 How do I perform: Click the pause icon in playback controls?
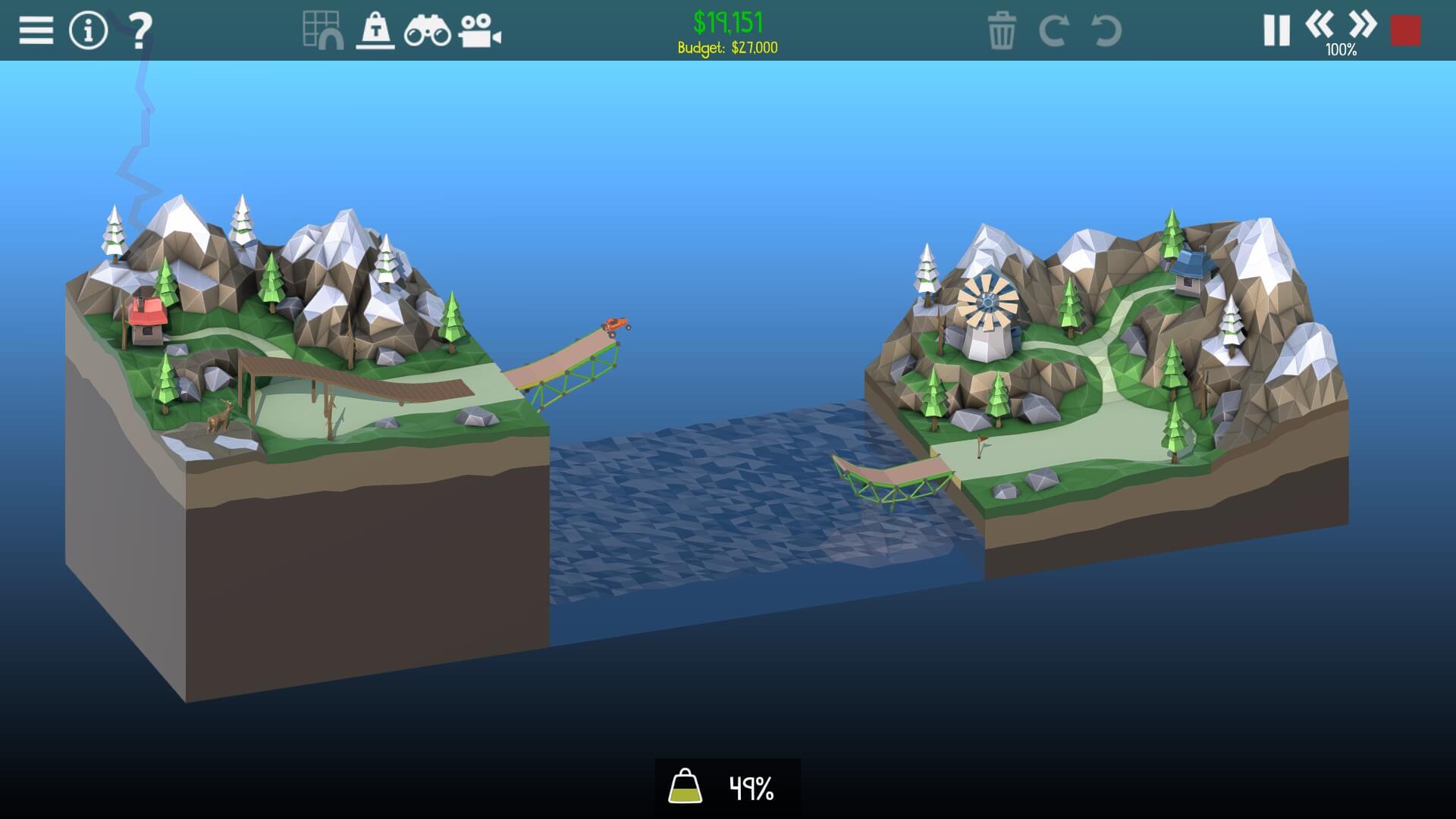coord(1276,29)
